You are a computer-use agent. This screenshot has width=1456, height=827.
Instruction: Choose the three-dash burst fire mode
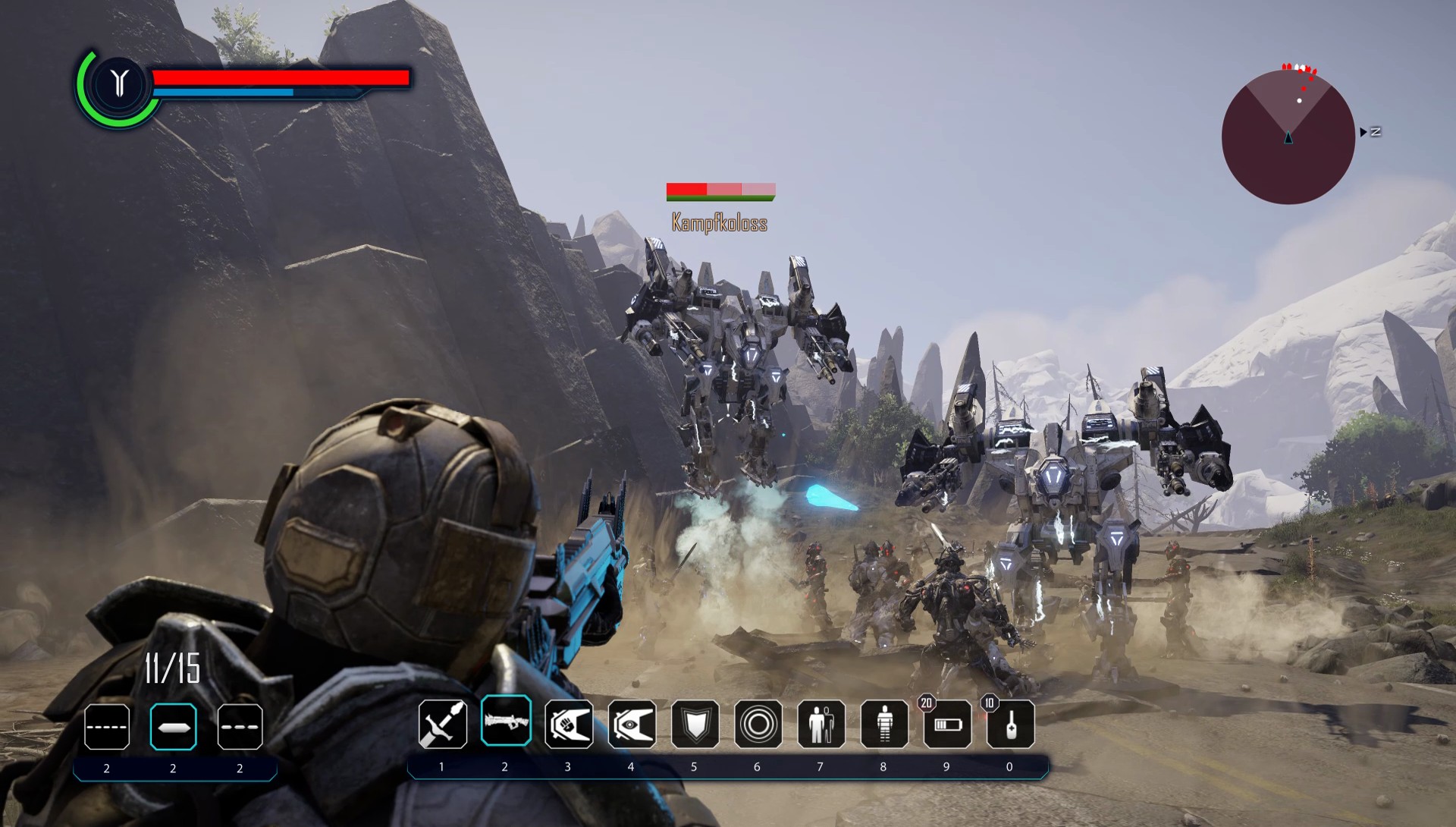tap(240, 727)
